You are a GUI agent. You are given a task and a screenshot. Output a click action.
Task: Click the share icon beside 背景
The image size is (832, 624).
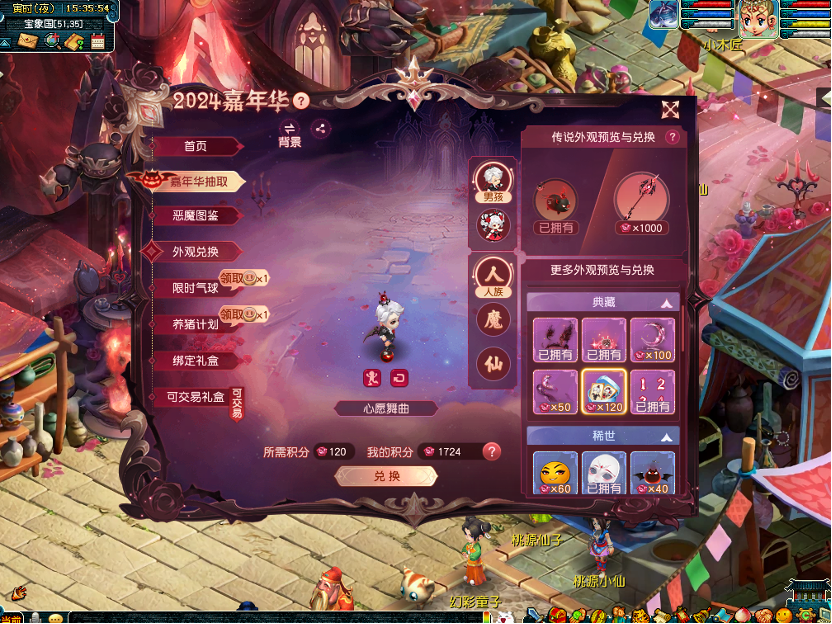pos(320,128)
